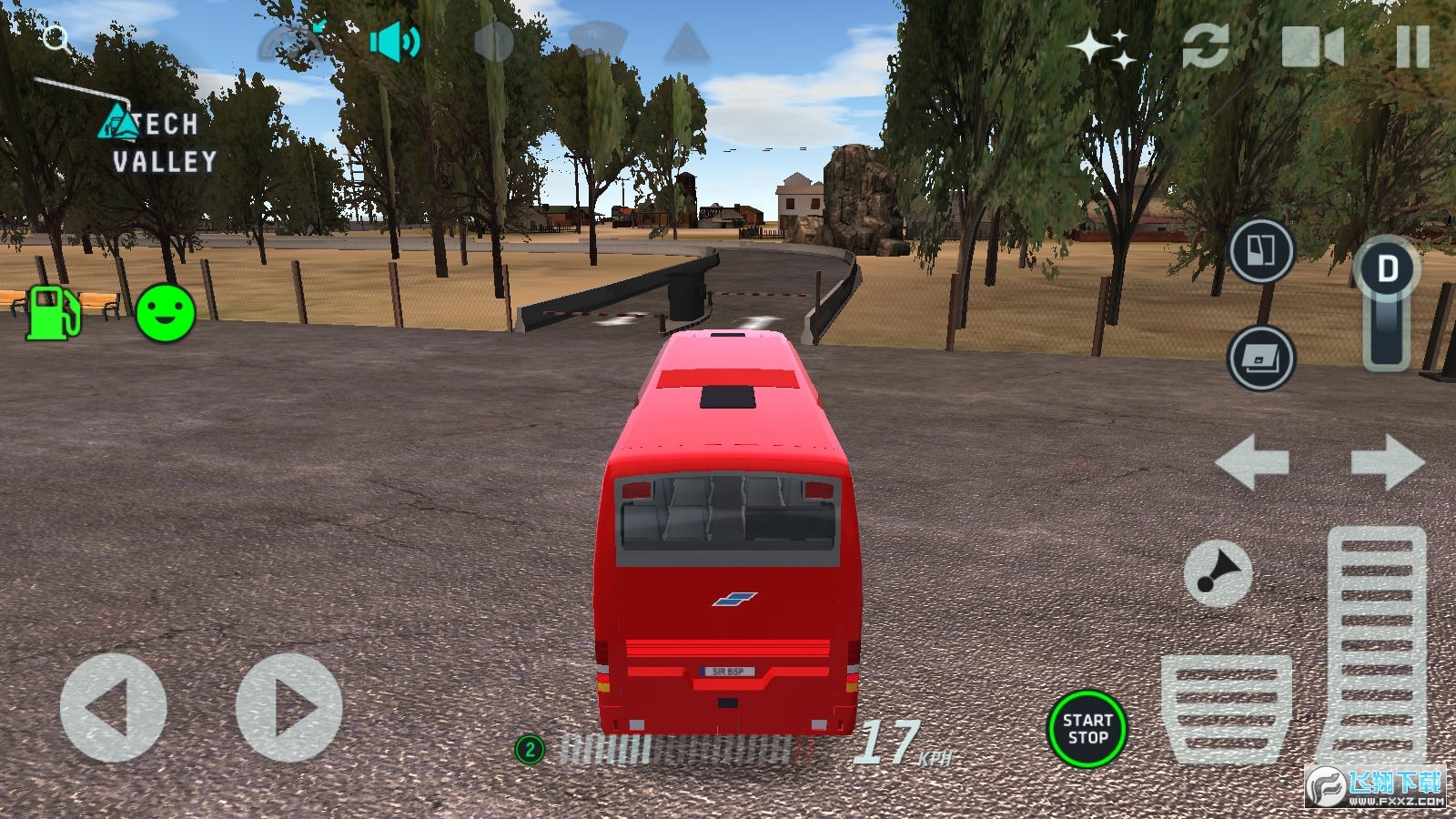Tap the hazard warning triangle icon

click(686, 43)
